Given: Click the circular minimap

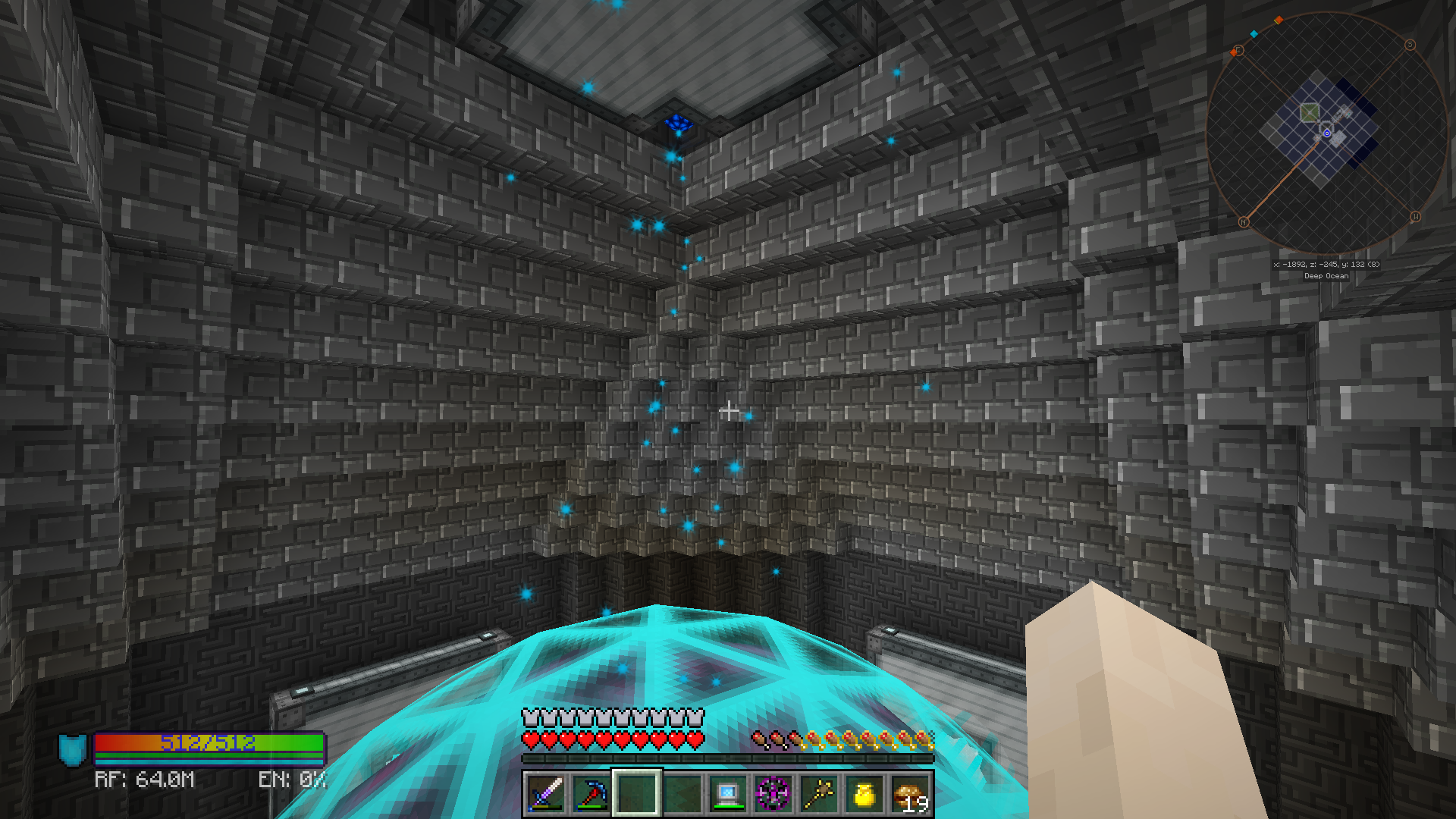Looking at the screenshot, I should coord(1326,134).
